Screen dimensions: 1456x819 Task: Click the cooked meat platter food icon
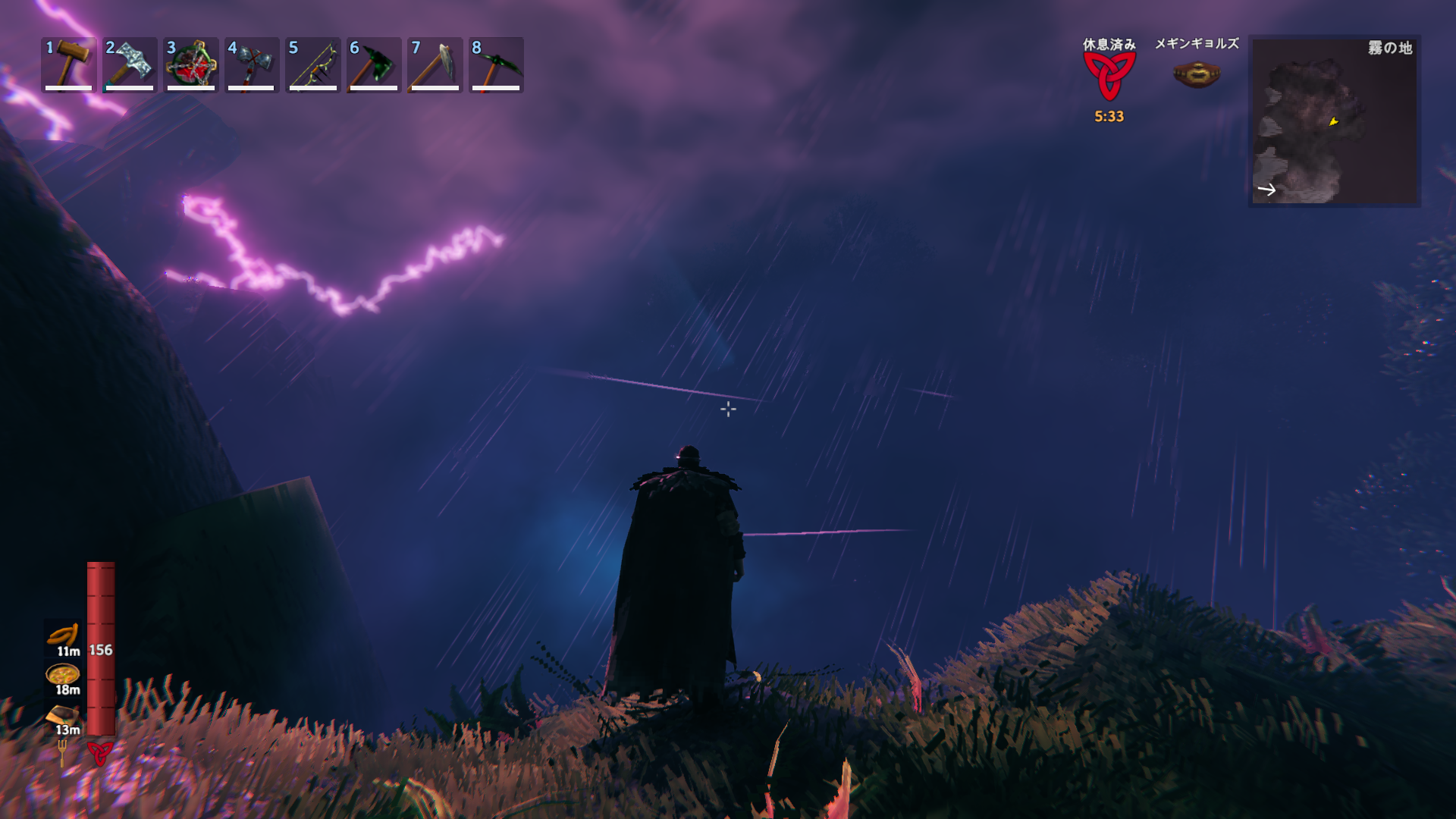[62, 714]
